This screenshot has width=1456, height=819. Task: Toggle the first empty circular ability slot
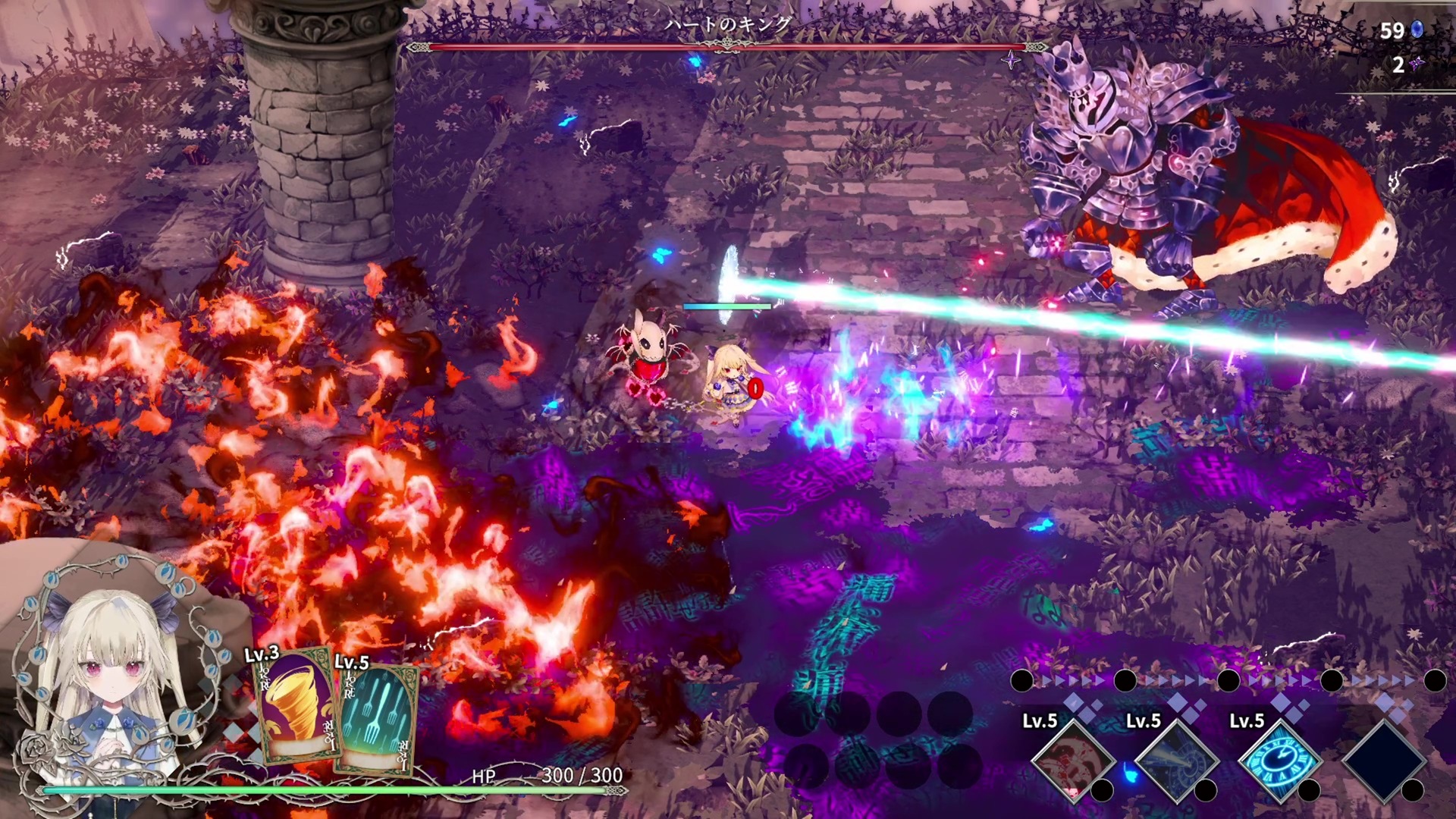799,714
